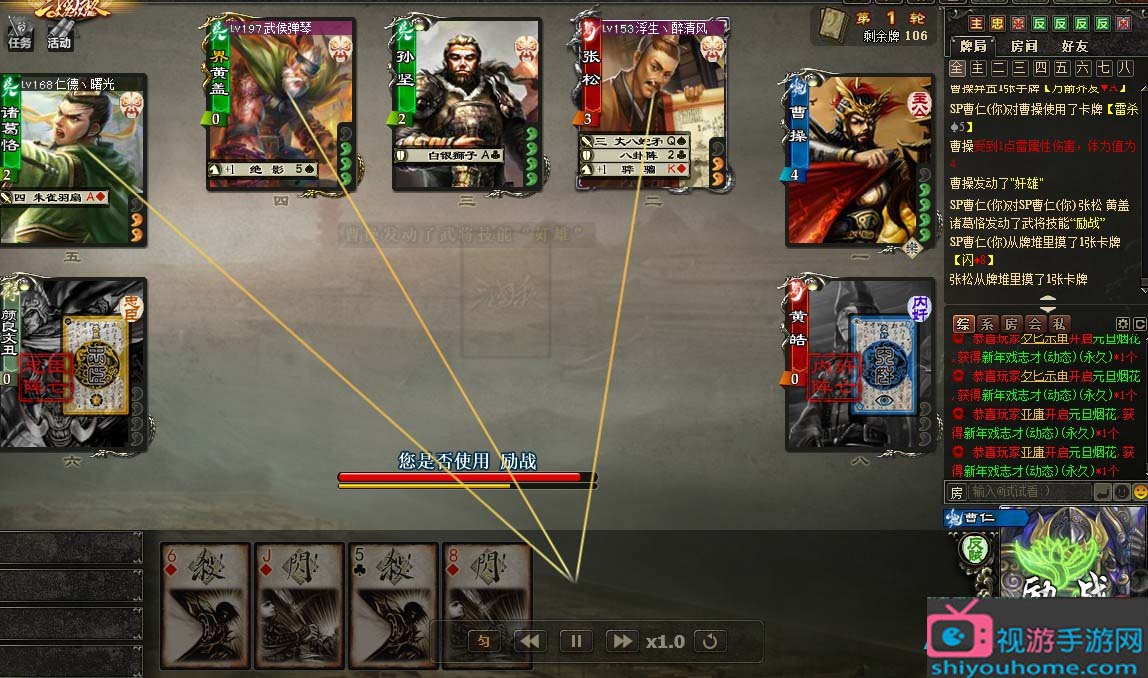The image size is (1148, 678).
Task: Open the 任务 quest button
Action: pyautogui.click(x=19, y=42)
